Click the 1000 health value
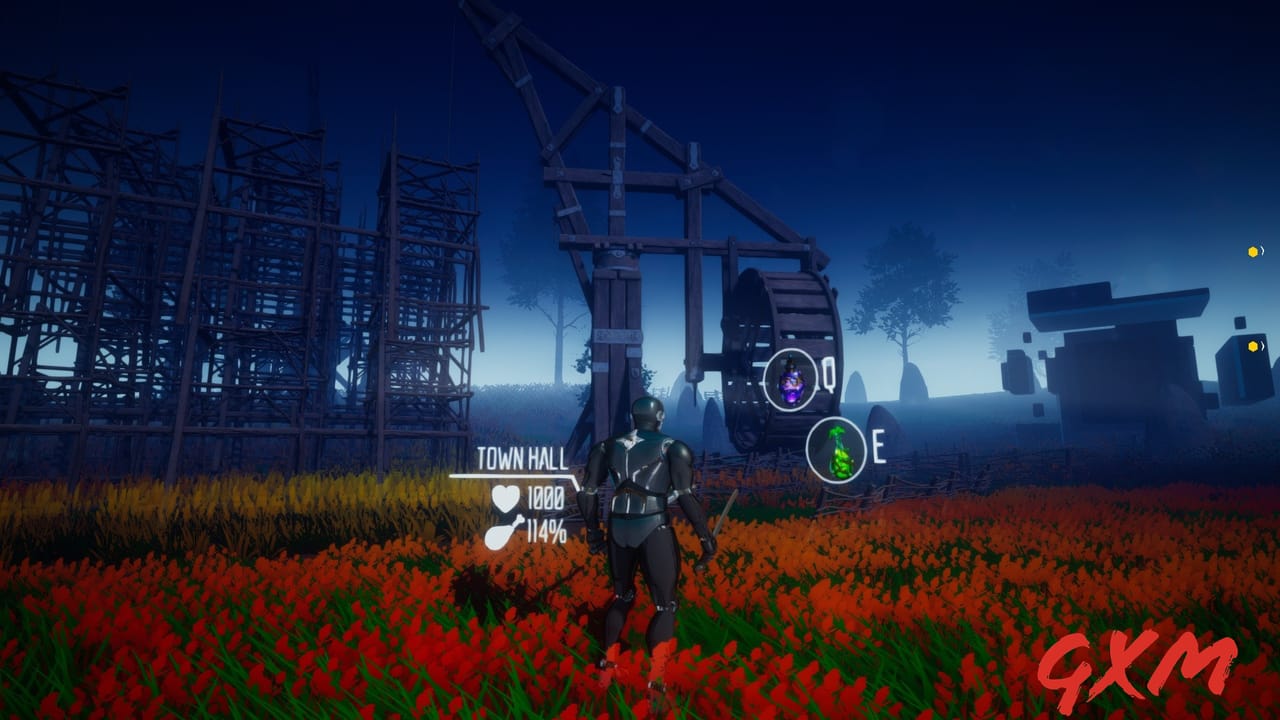This screenshot has width=1280, height=720. point(548,498)
